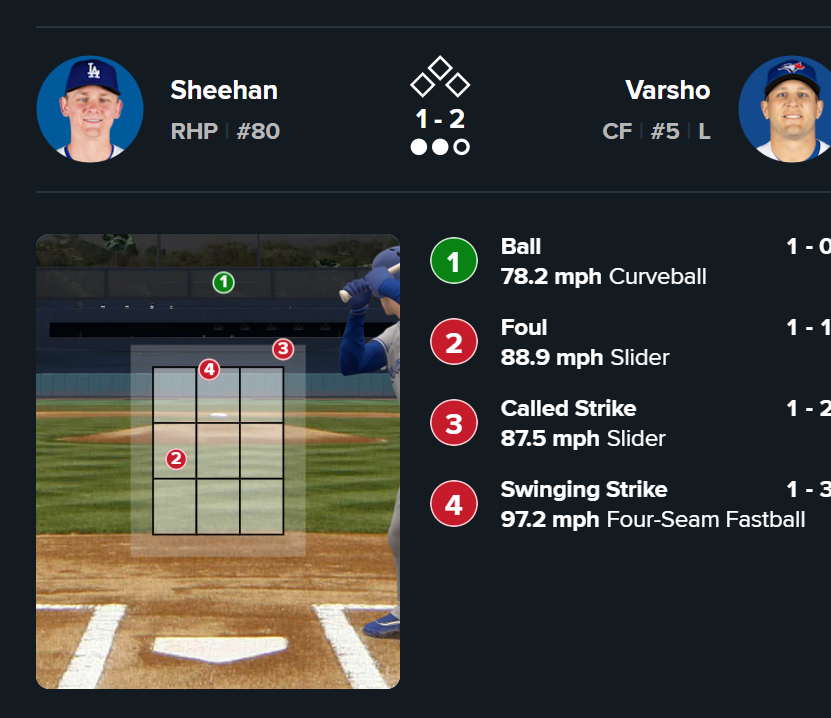
Task: Select the Sheehan player name
Action: [224, 90]
